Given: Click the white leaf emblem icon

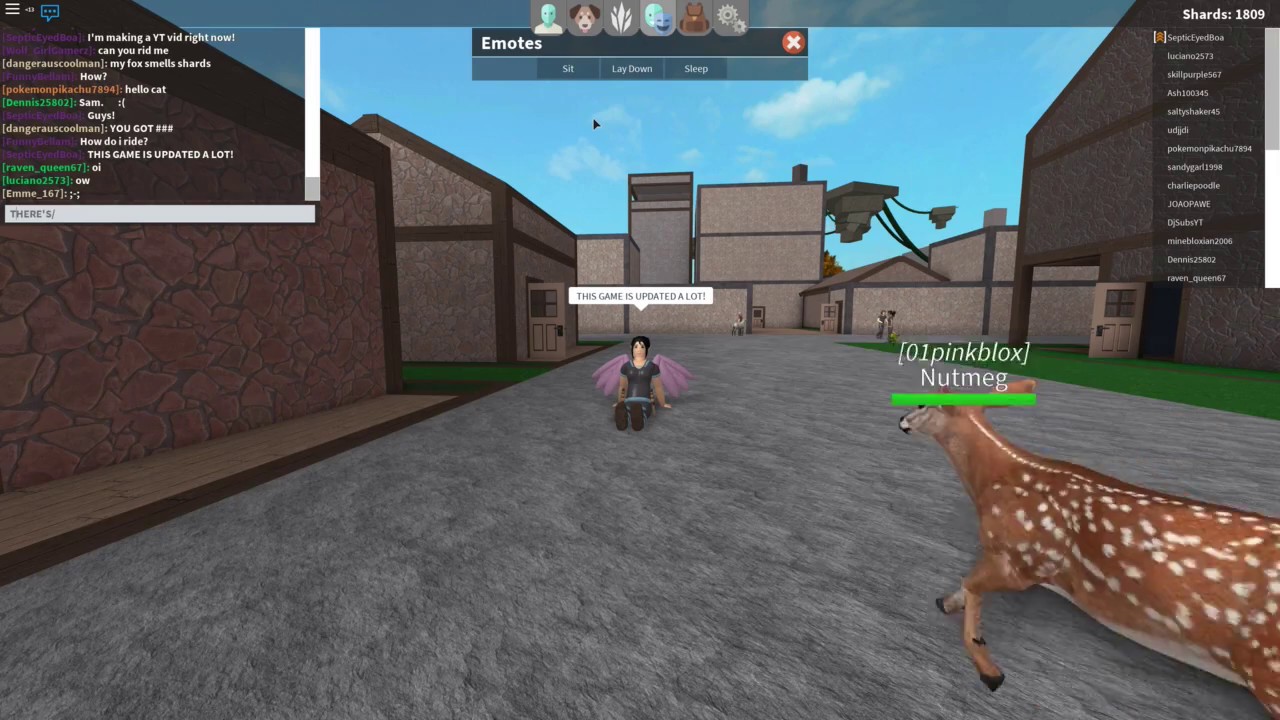Looking at the screenshot, I should point(620,14).
